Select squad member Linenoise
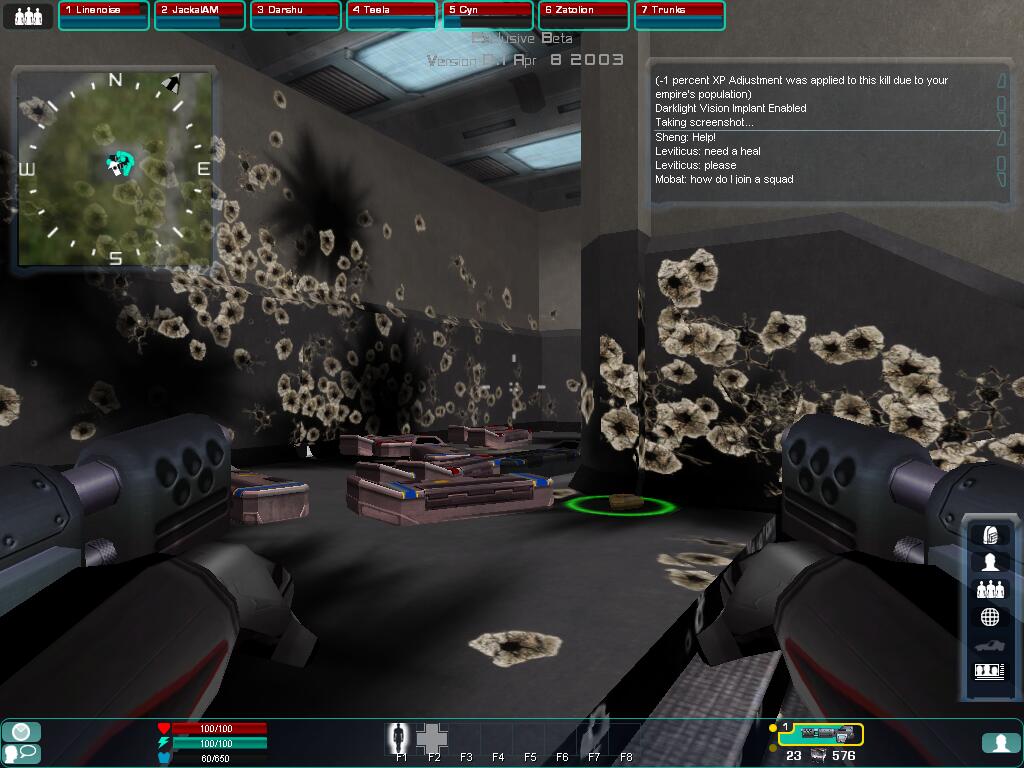 click(x=104, y=15)
